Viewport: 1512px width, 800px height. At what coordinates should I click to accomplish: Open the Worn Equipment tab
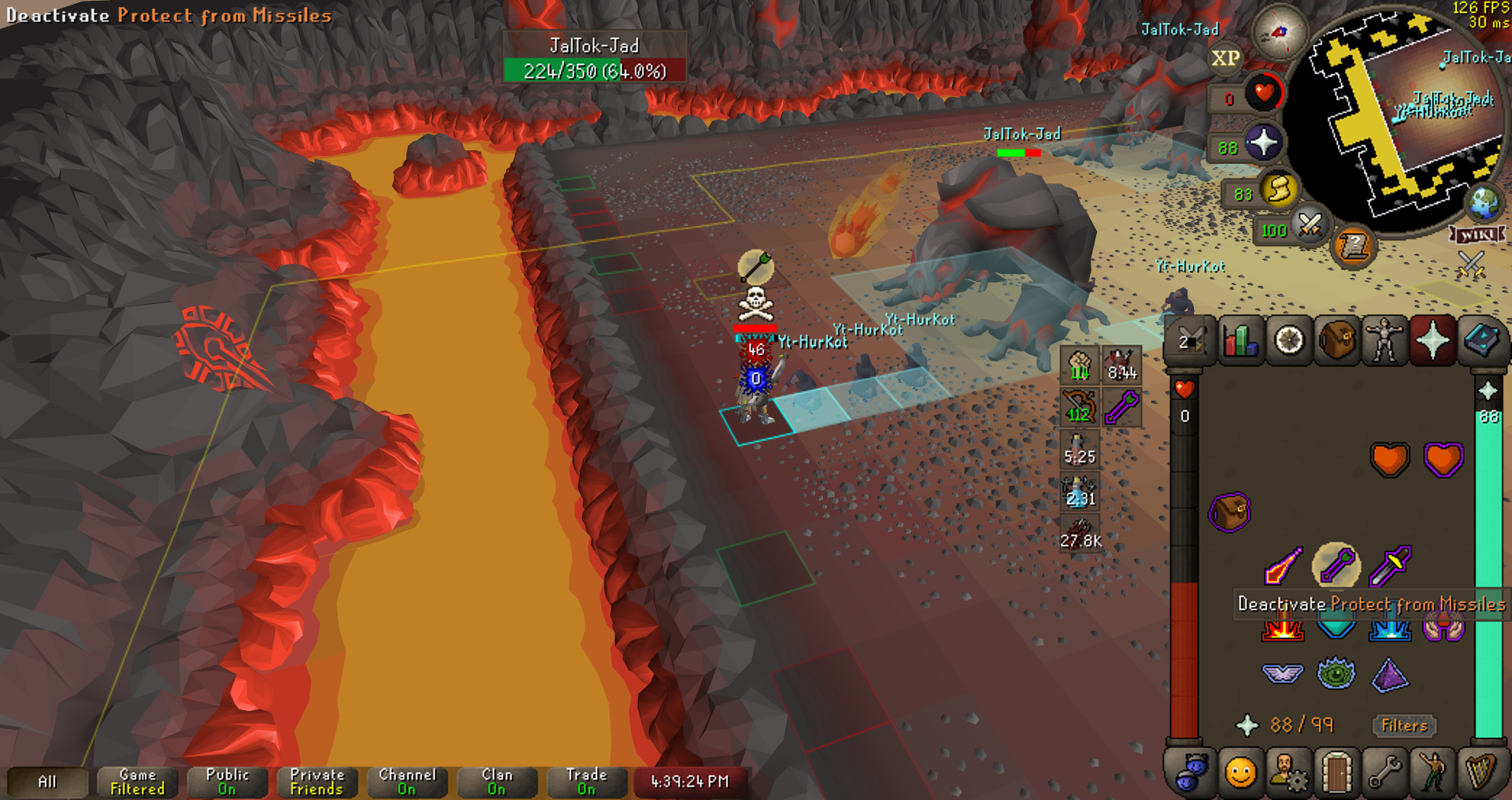(1384, 341)
